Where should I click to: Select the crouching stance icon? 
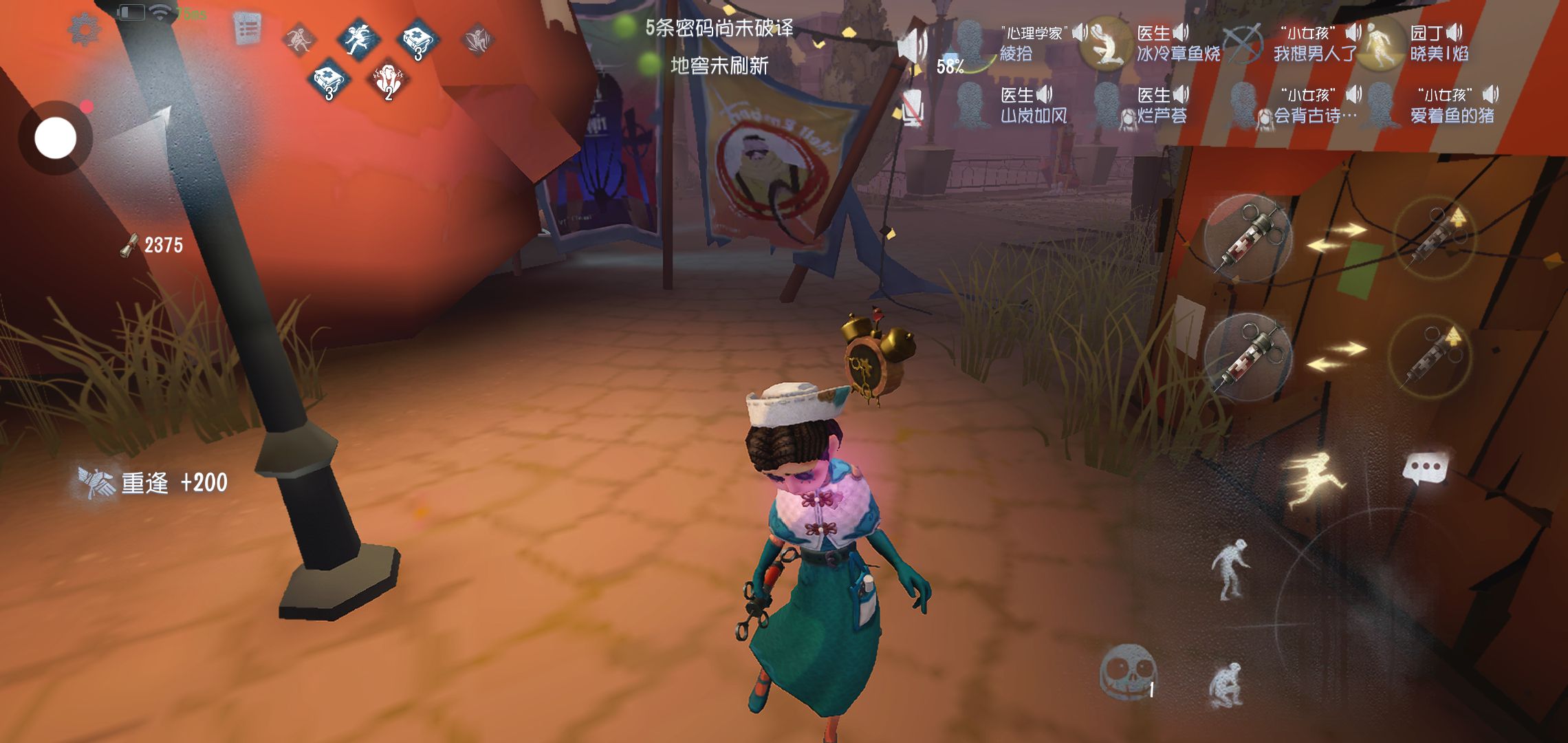(1226, 685)
